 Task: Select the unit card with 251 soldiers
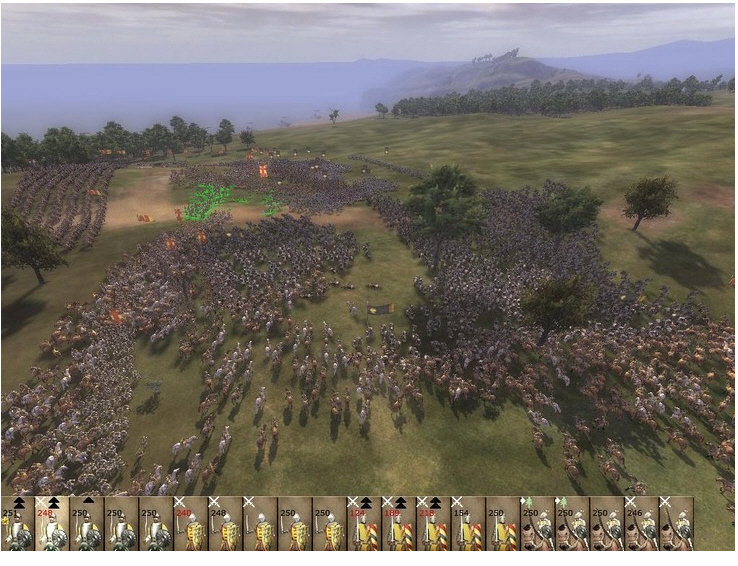point(18,524)
